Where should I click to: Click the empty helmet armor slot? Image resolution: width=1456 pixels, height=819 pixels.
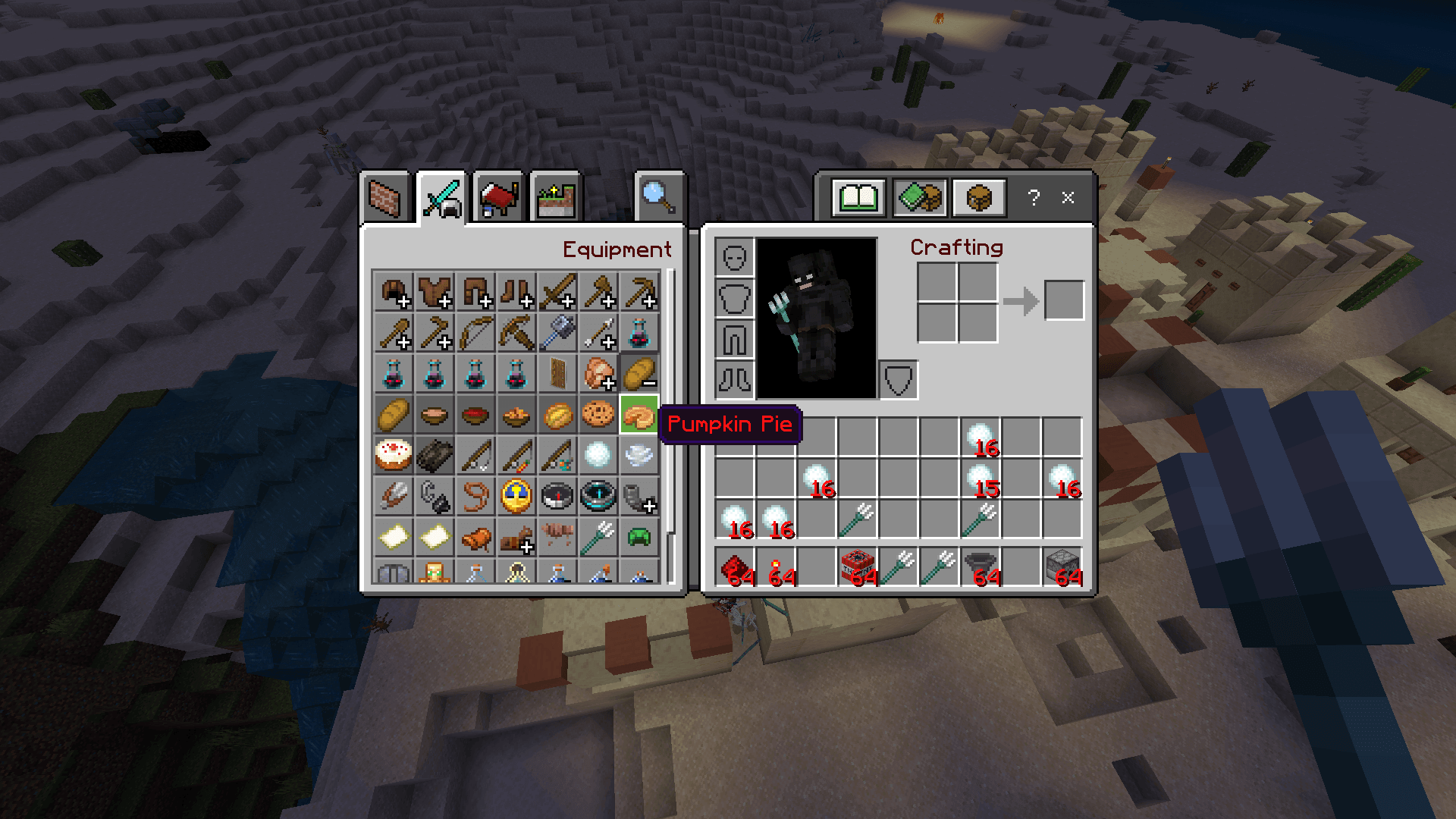pos(734,258)
